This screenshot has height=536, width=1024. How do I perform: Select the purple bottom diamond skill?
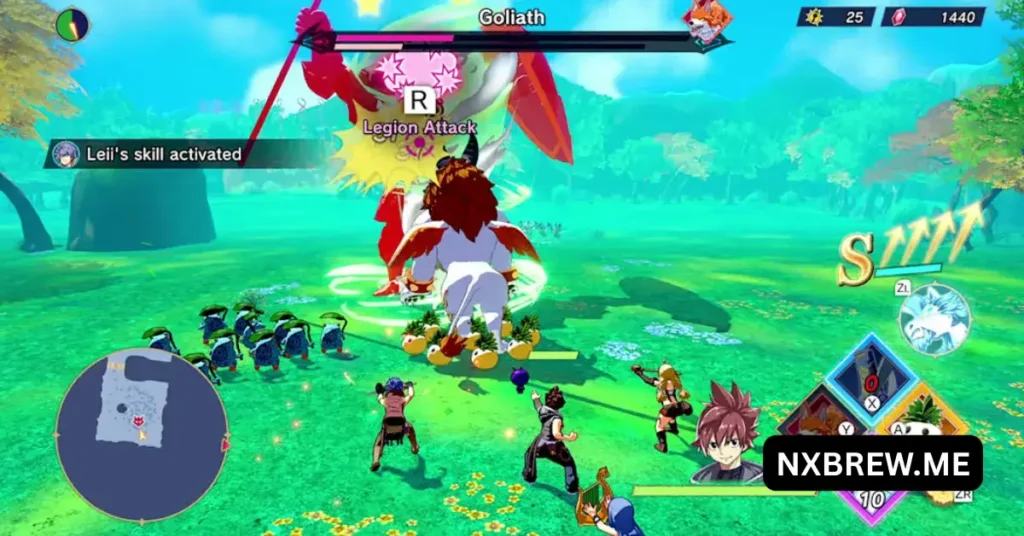[871, 503]
